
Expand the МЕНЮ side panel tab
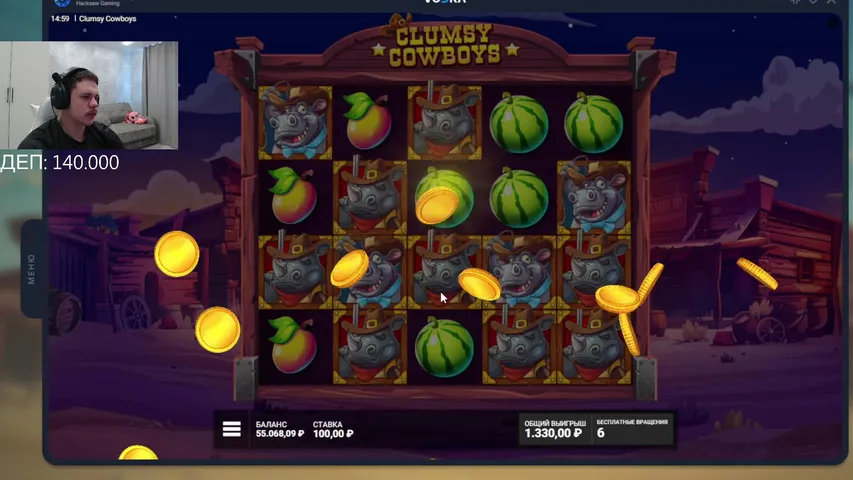click(32, 269)
